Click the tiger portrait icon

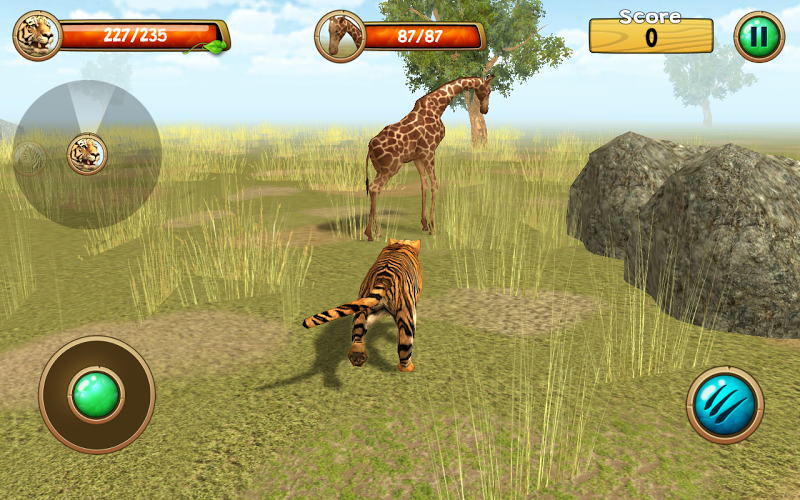click(x=37, y=36)
